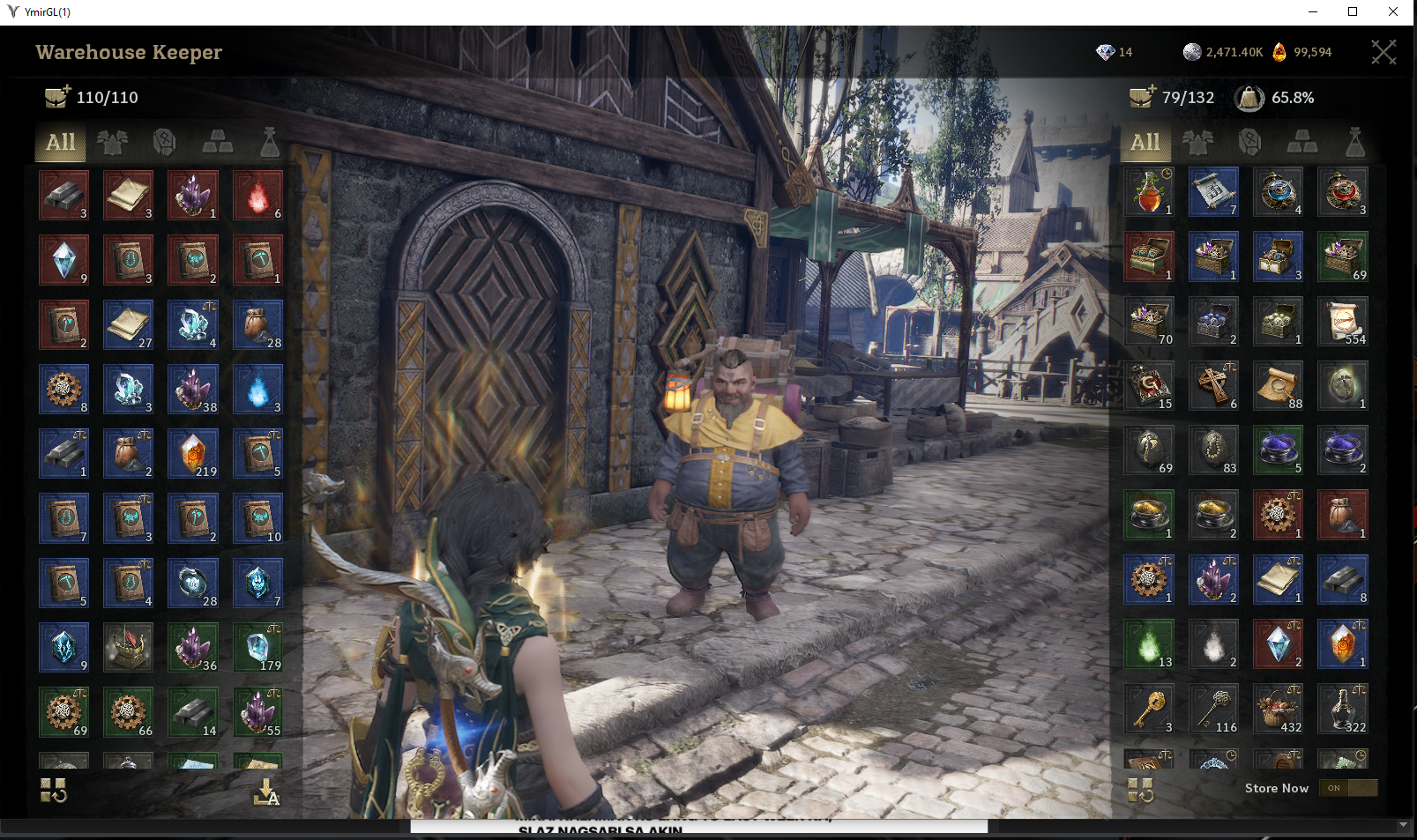Select the silver key stack of 116
The width and height of the screenshot is (1417, 840).
pyautogui.click(x=1213, y=710)
